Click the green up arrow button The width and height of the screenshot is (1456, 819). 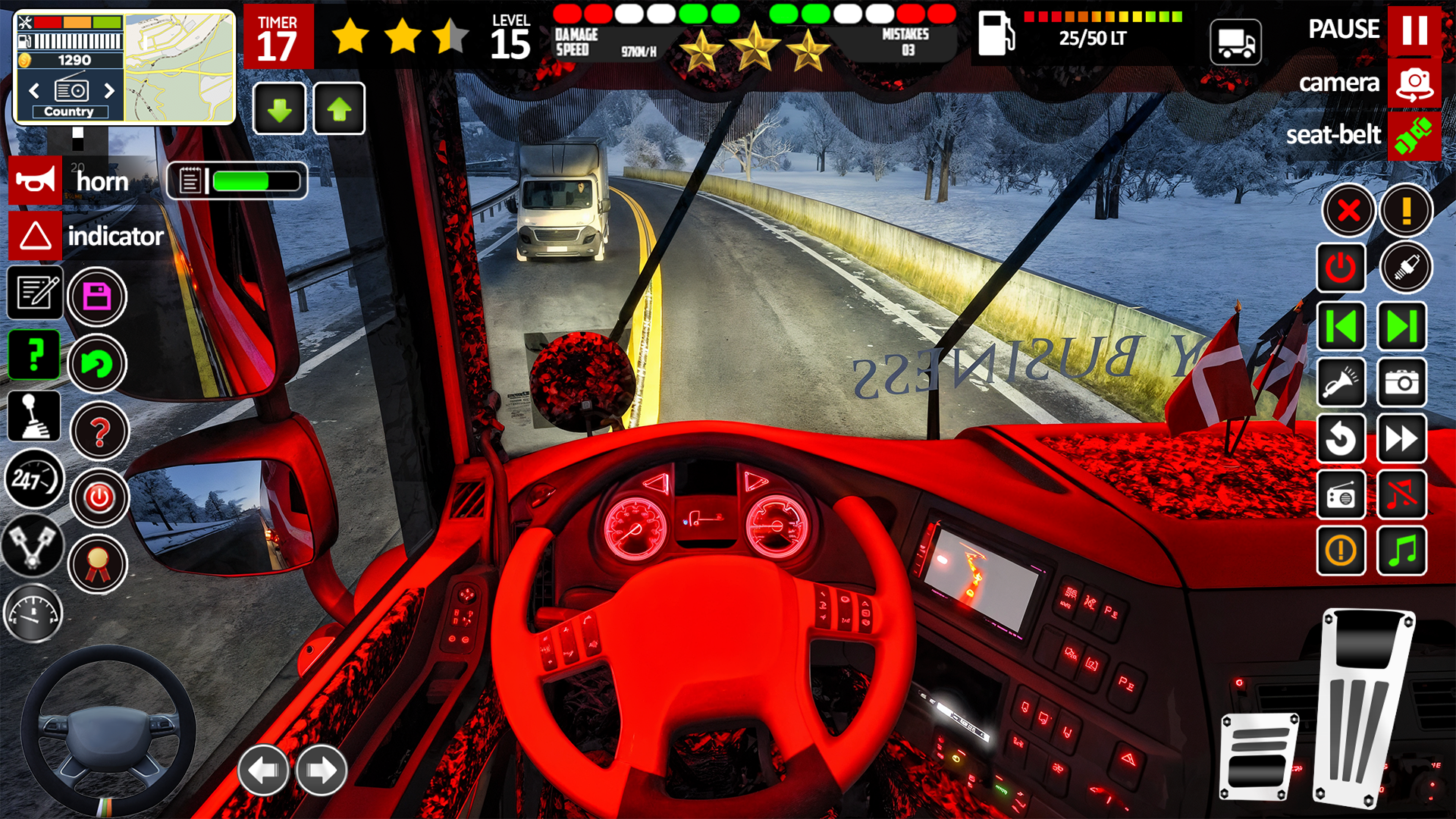(x=339, y=109)
